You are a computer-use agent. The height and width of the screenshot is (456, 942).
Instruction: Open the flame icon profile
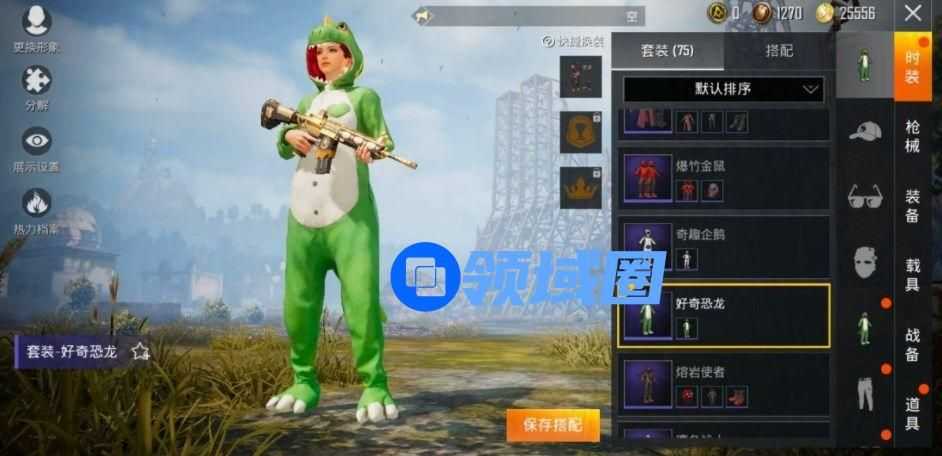pos(36,209)
